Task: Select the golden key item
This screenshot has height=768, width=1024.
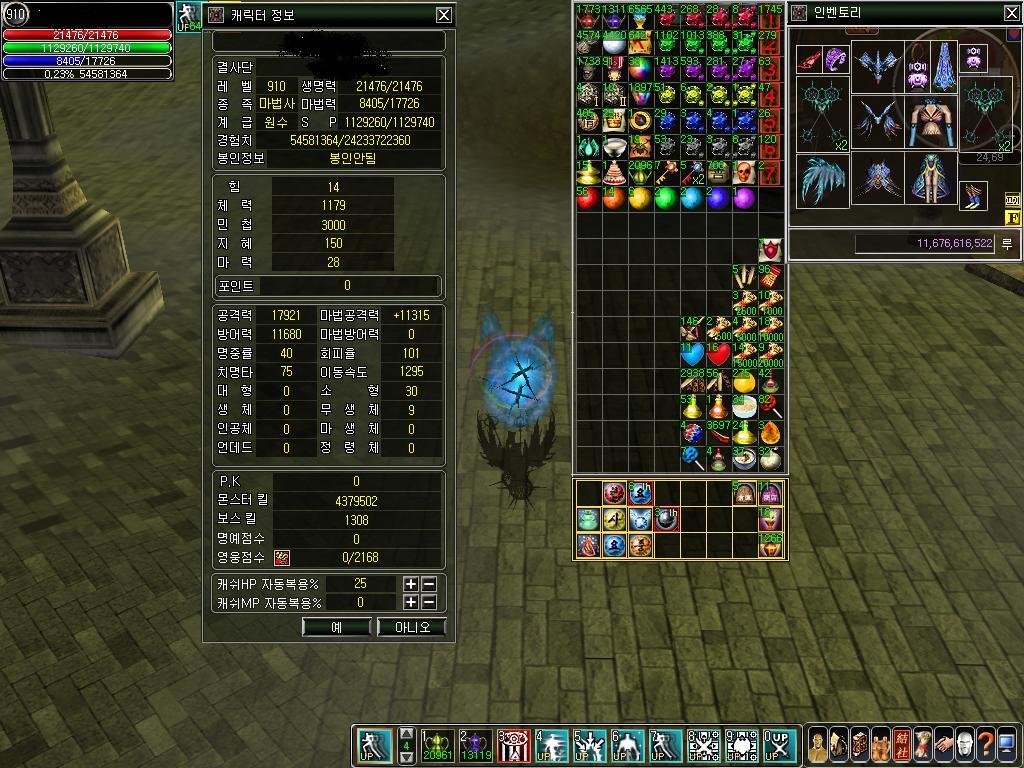Action: click(x=666, y=172)
